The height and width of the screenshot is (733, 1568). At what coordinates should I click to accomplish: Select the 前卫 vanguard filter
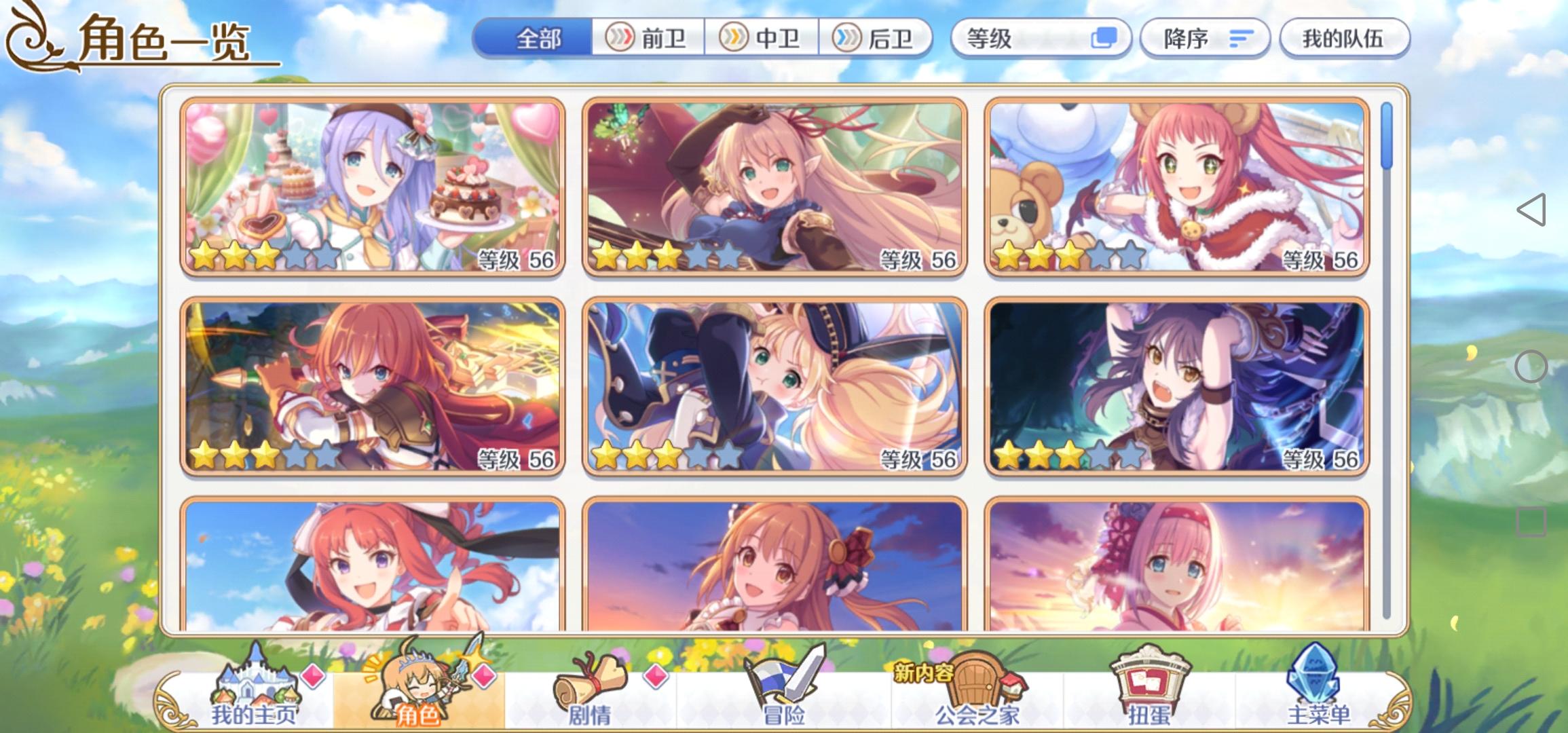pyautogui.click(x=652, y=39)
